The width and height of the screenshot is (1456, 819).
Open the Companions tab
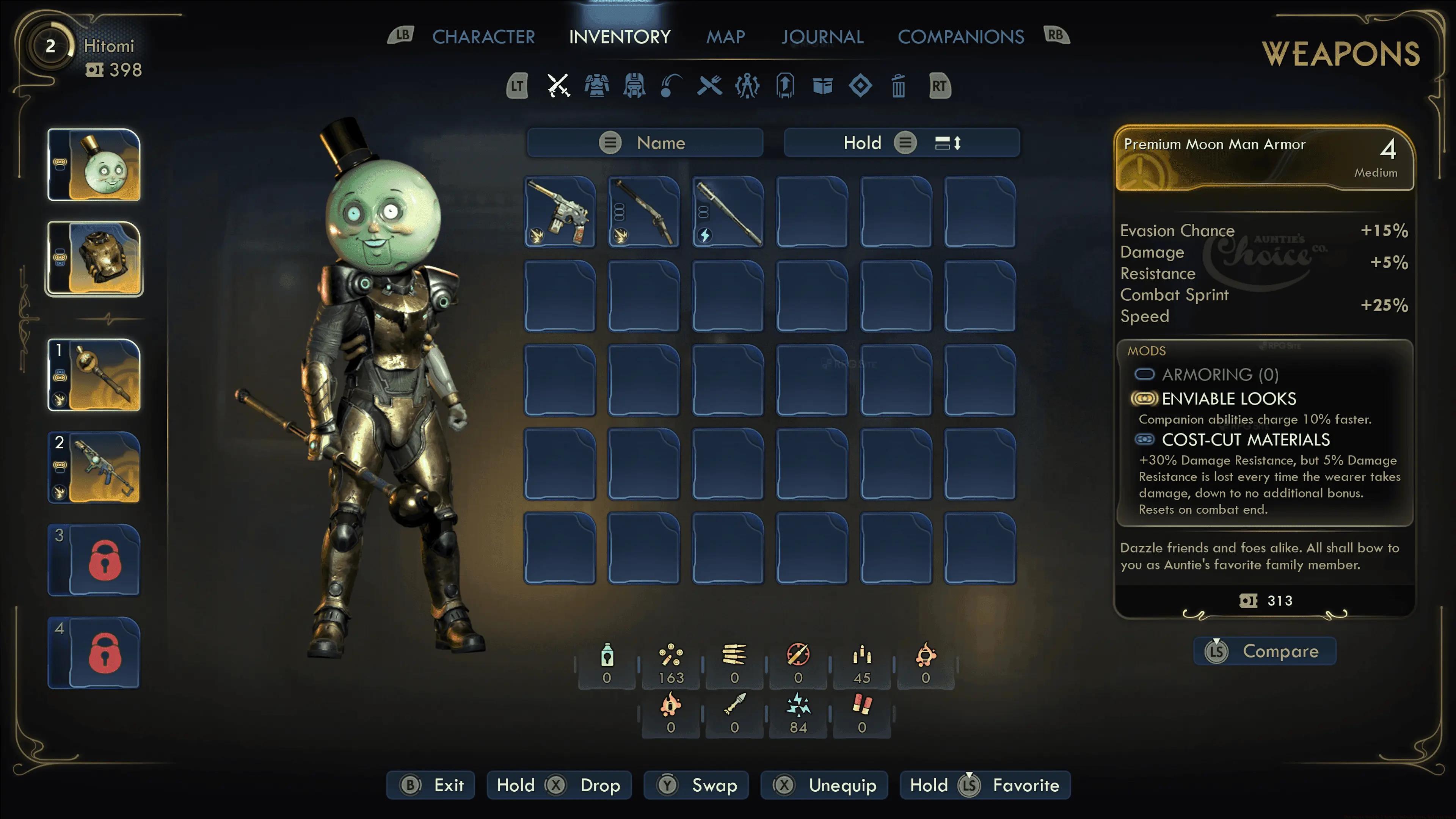click(960, 37)
